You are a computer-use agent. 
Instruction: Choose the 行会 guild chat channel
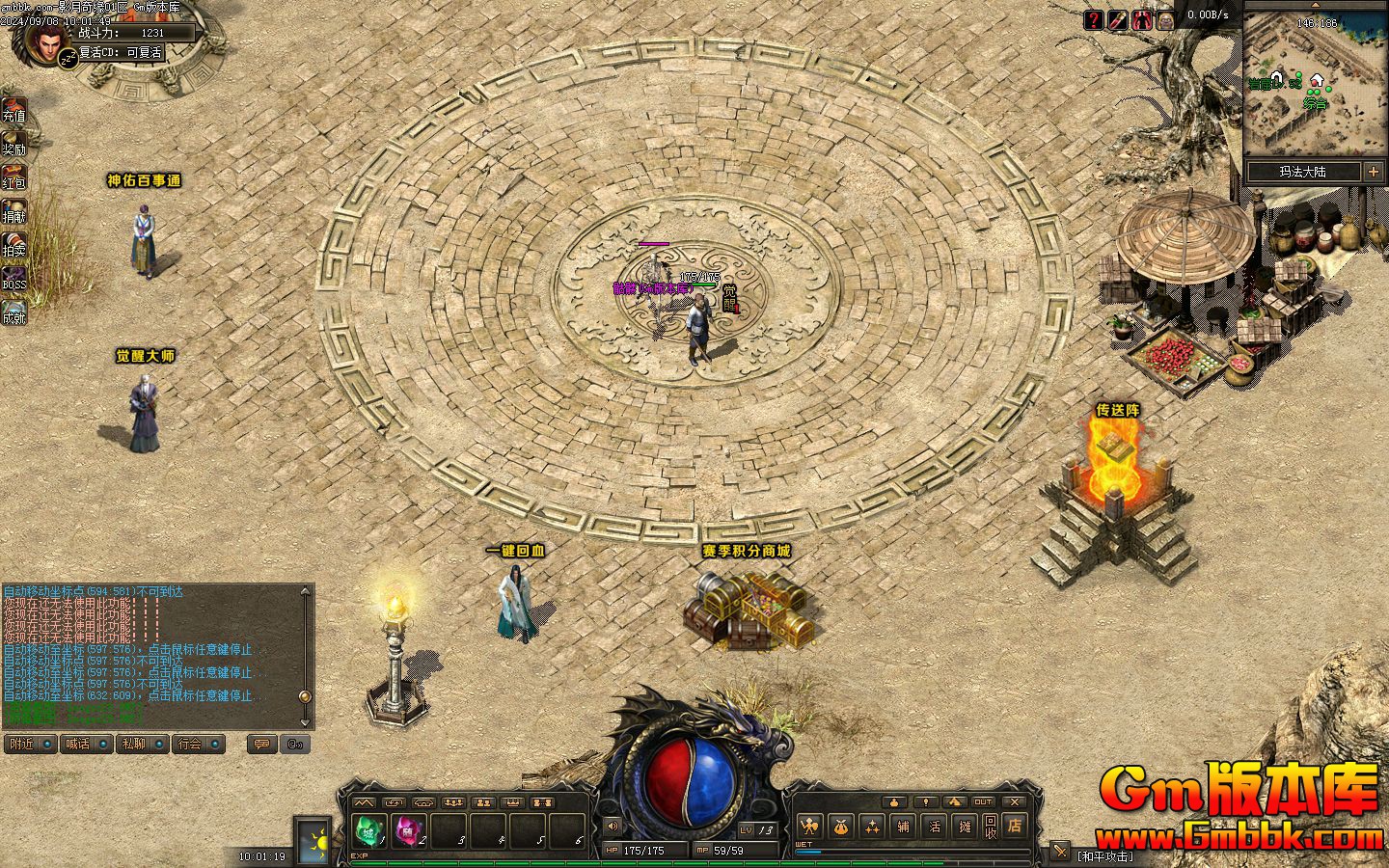point(197,744)
